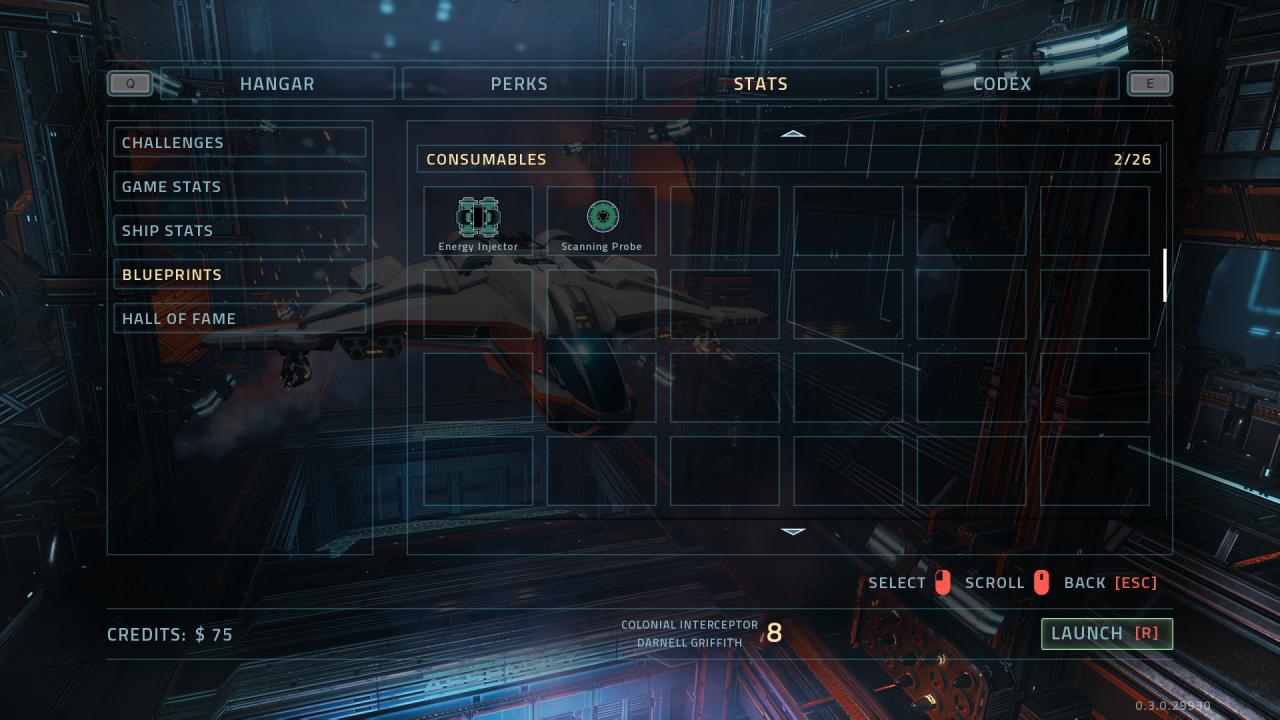This screenshot has width=1280, height=720.
Task: Select the Stats tab
Action: click(x=760, y=84)
